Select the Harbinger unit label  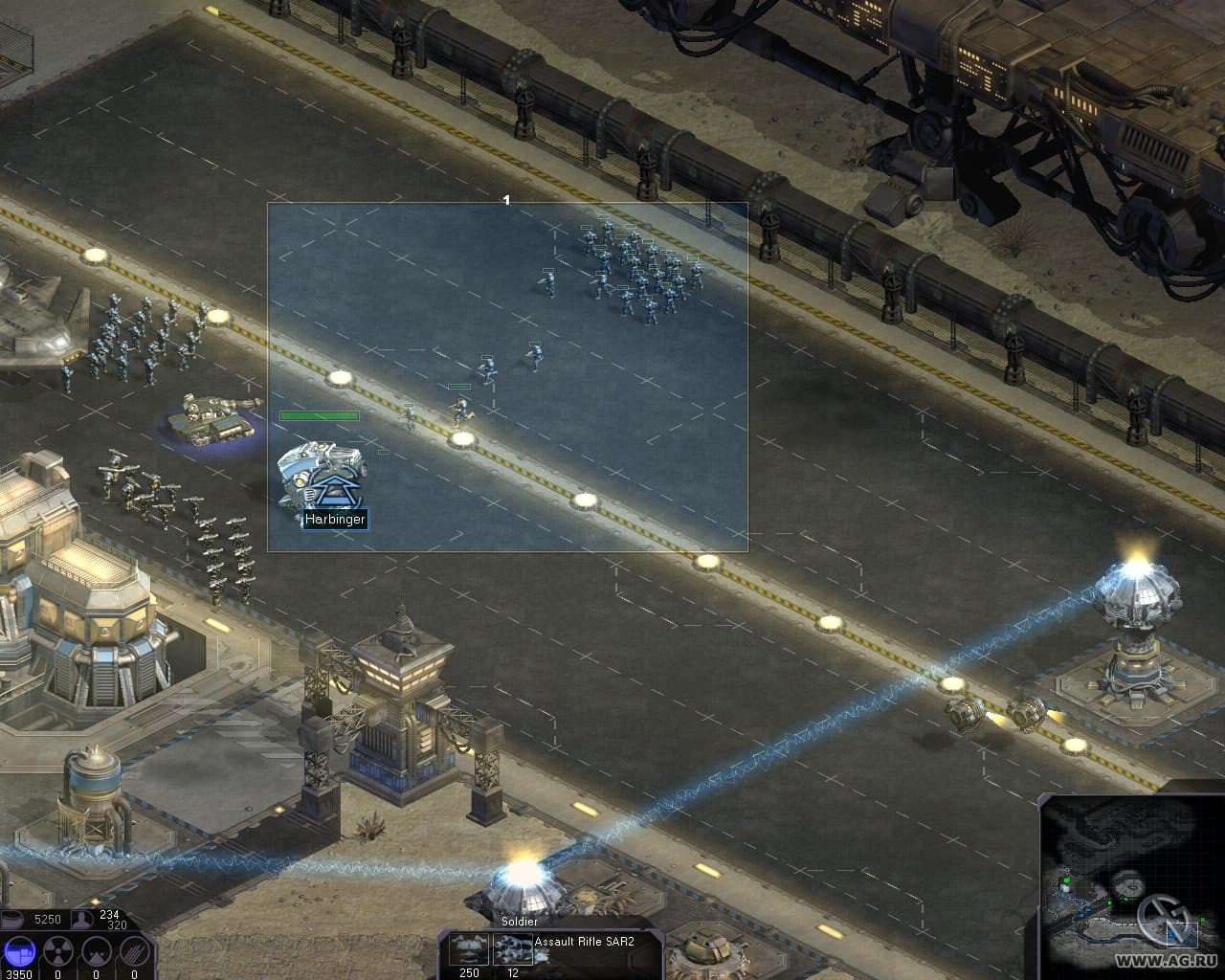(x=335, y=520)
